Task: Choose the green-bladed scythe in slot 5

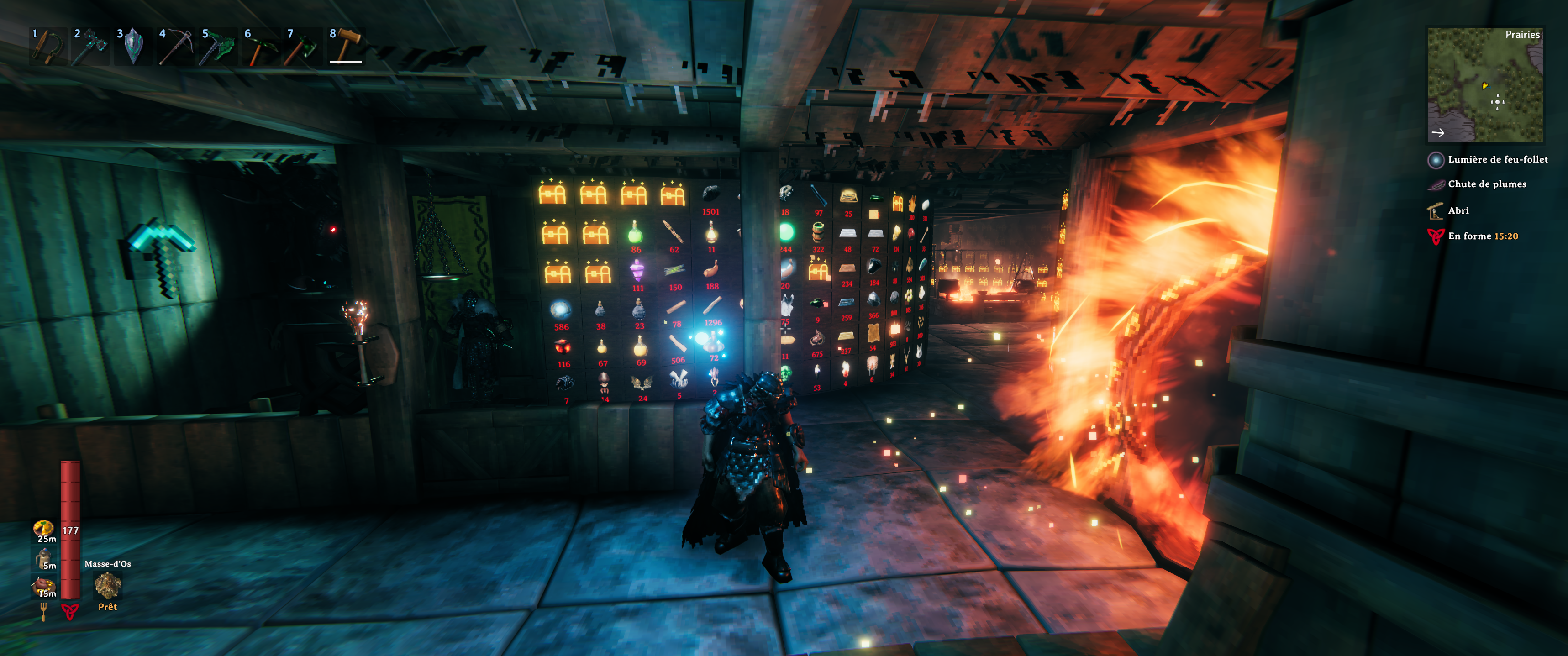Action: point(218,46)
